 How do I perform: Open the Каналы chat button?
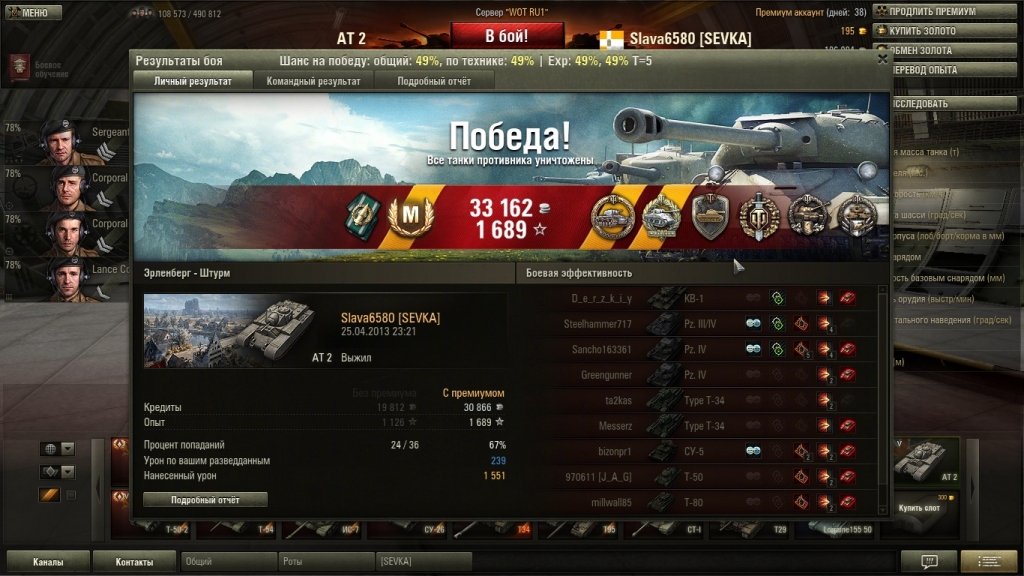point(48,562)
